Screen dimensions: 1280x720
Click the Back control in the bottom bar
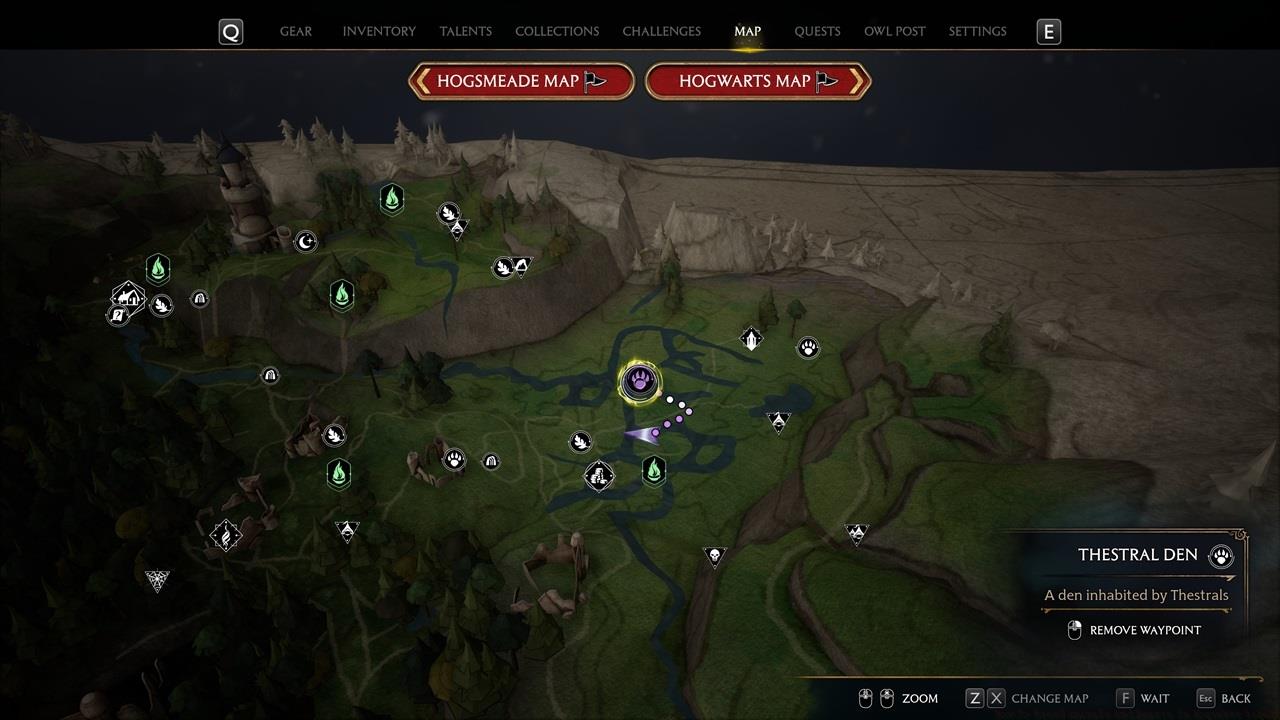[x=1233, y=698]
